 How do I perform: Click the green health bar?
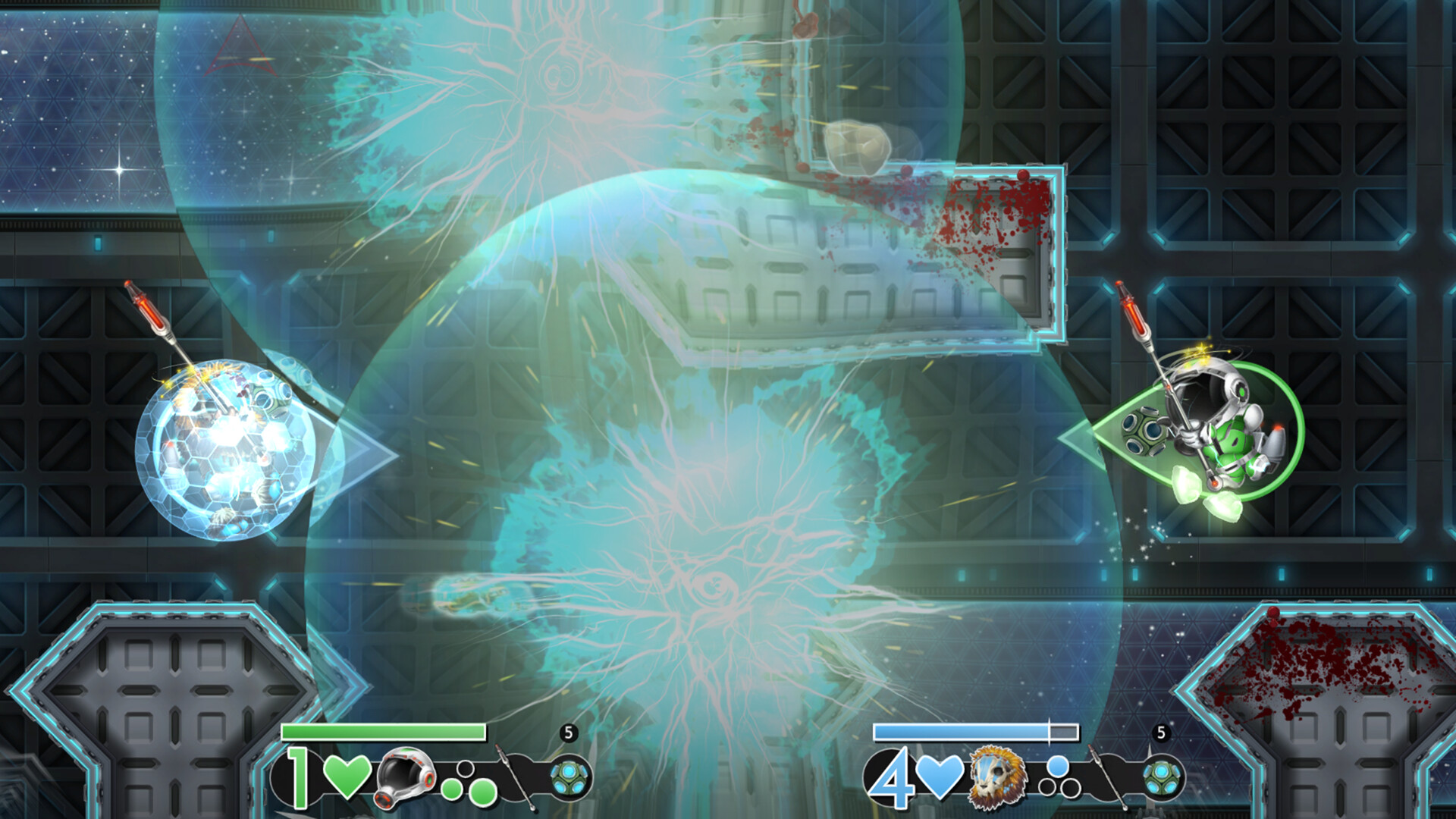coord(383,732)
